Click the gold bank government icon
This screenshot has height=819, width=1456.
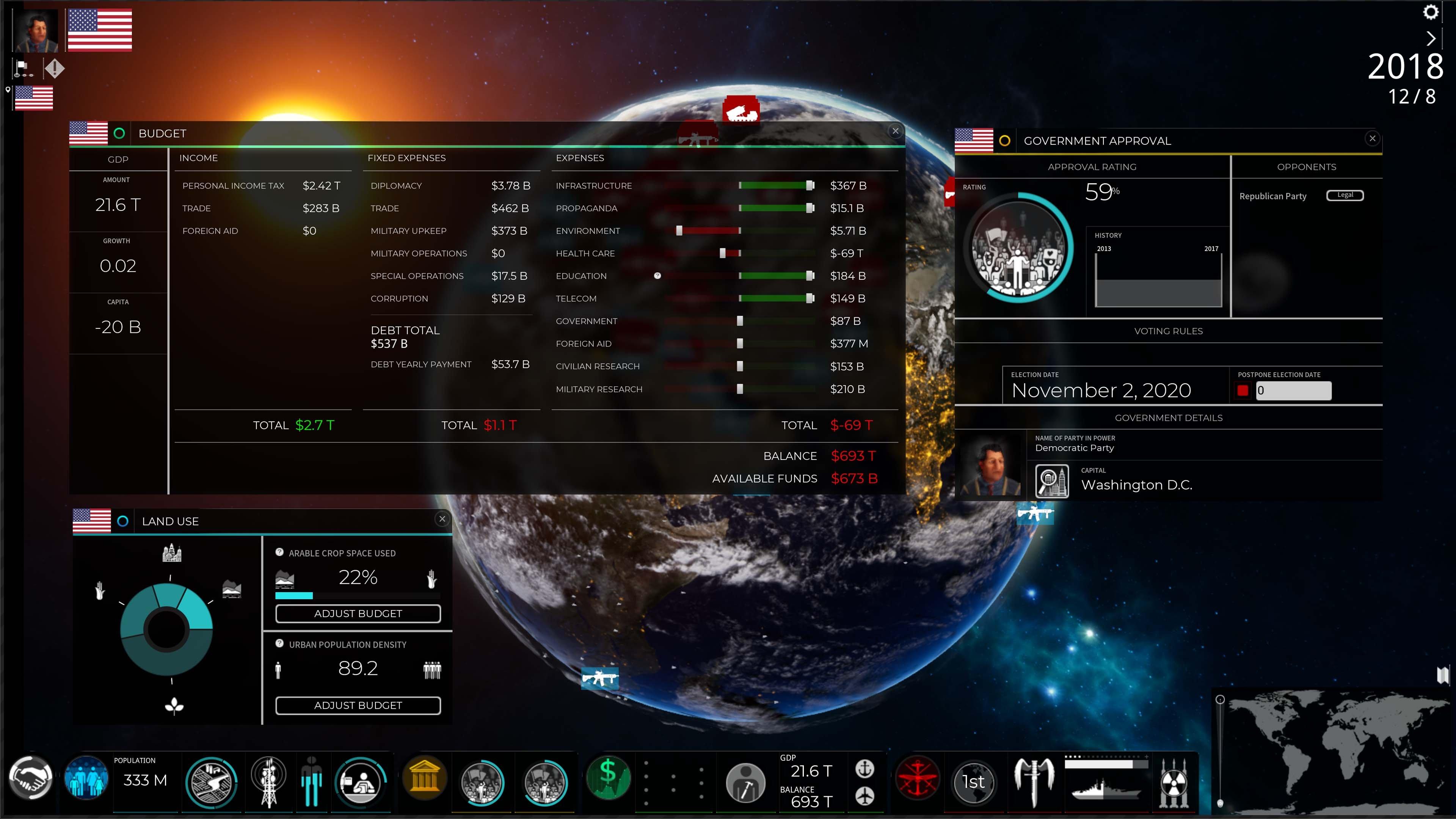[425, 779]
